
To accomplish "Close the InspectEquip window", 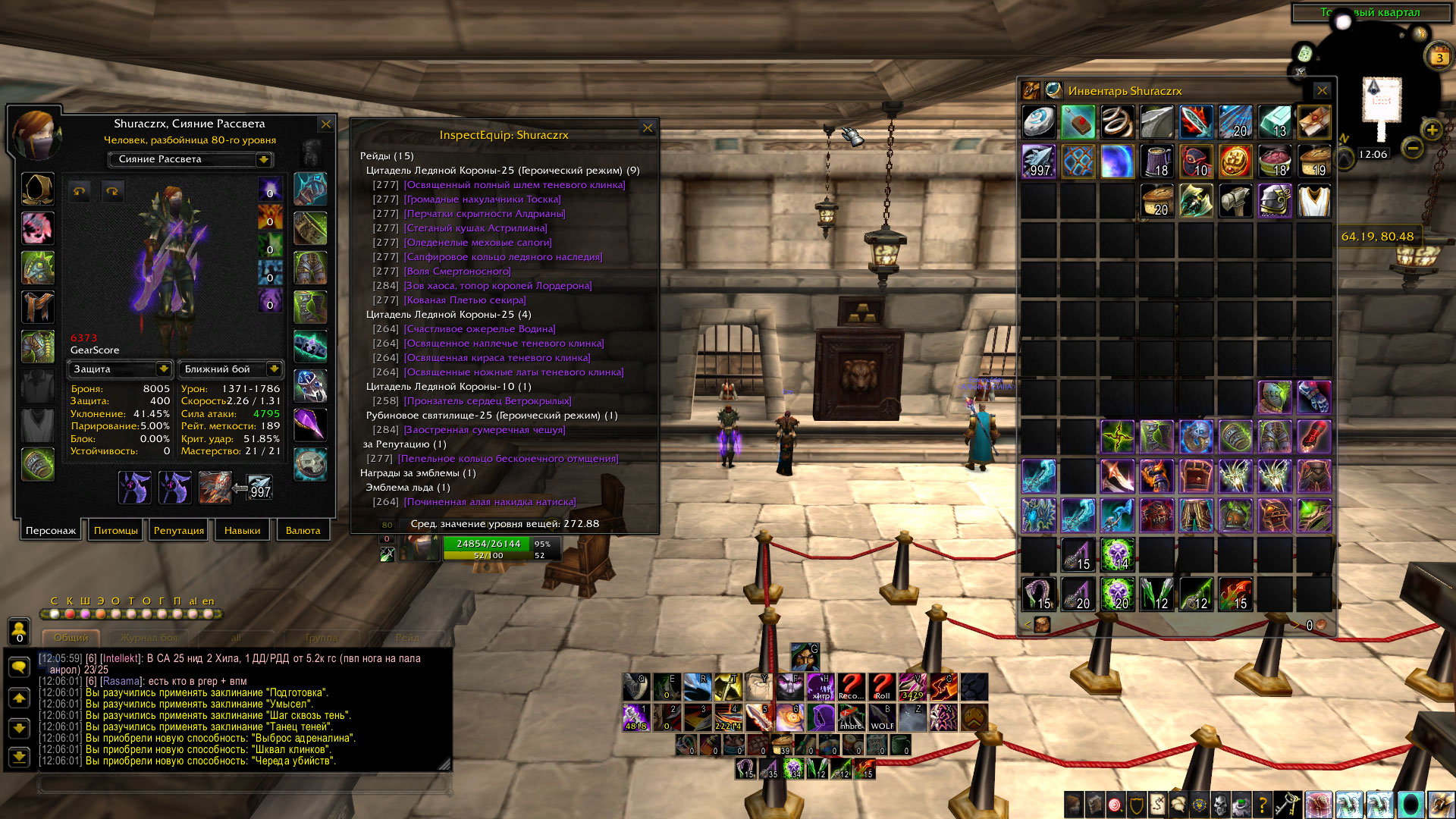I will pyautogui.click(x=648, y=128).
